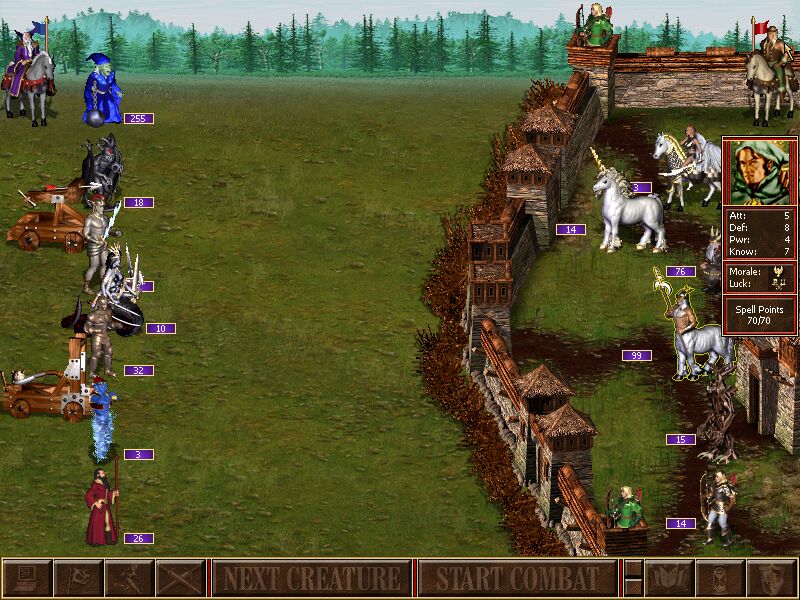
Task: Toggle auto-combat crossed swords button
Action: point(180,578)
